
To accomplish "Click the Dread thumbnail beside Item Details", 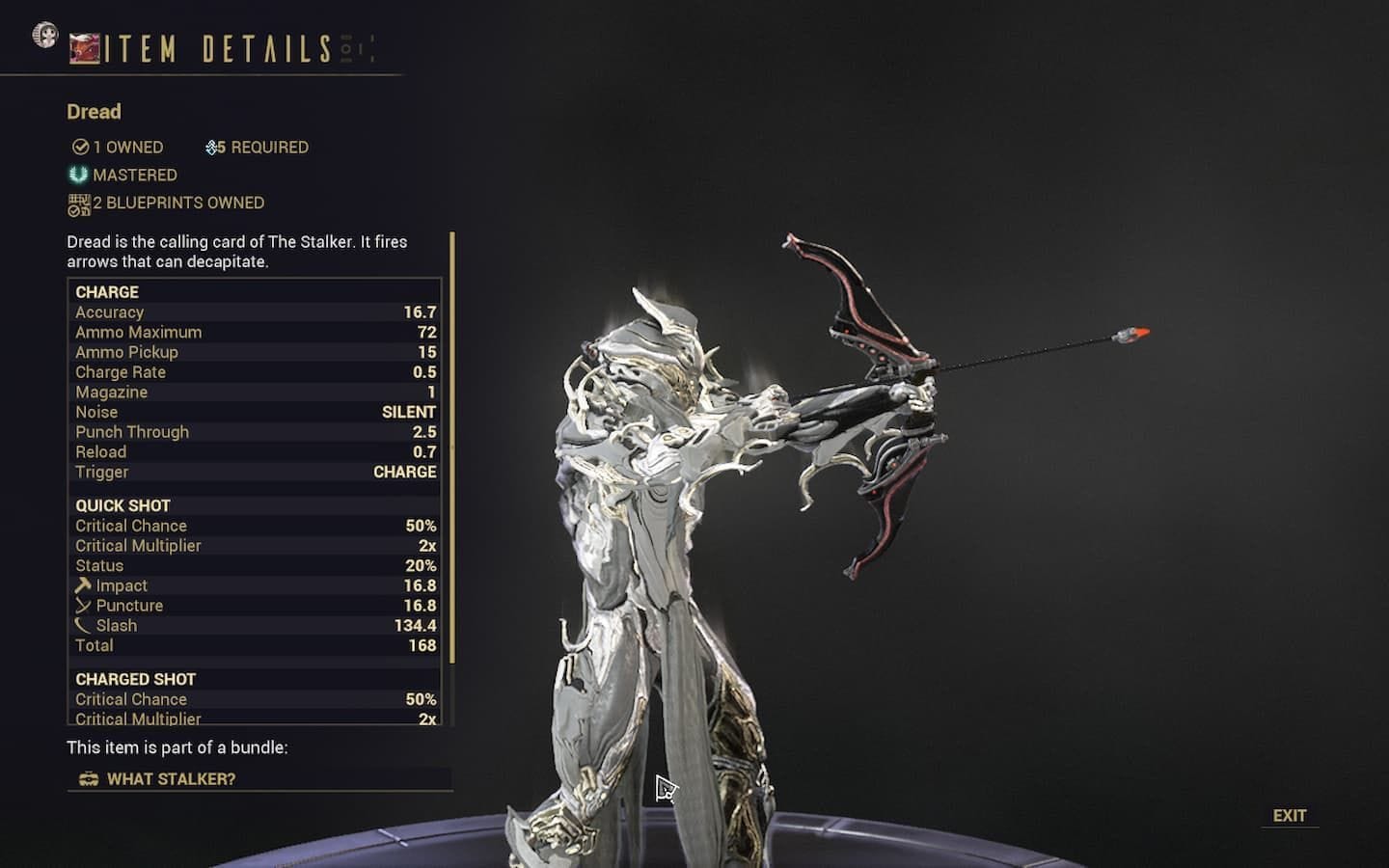I will (x=84, y=45).
